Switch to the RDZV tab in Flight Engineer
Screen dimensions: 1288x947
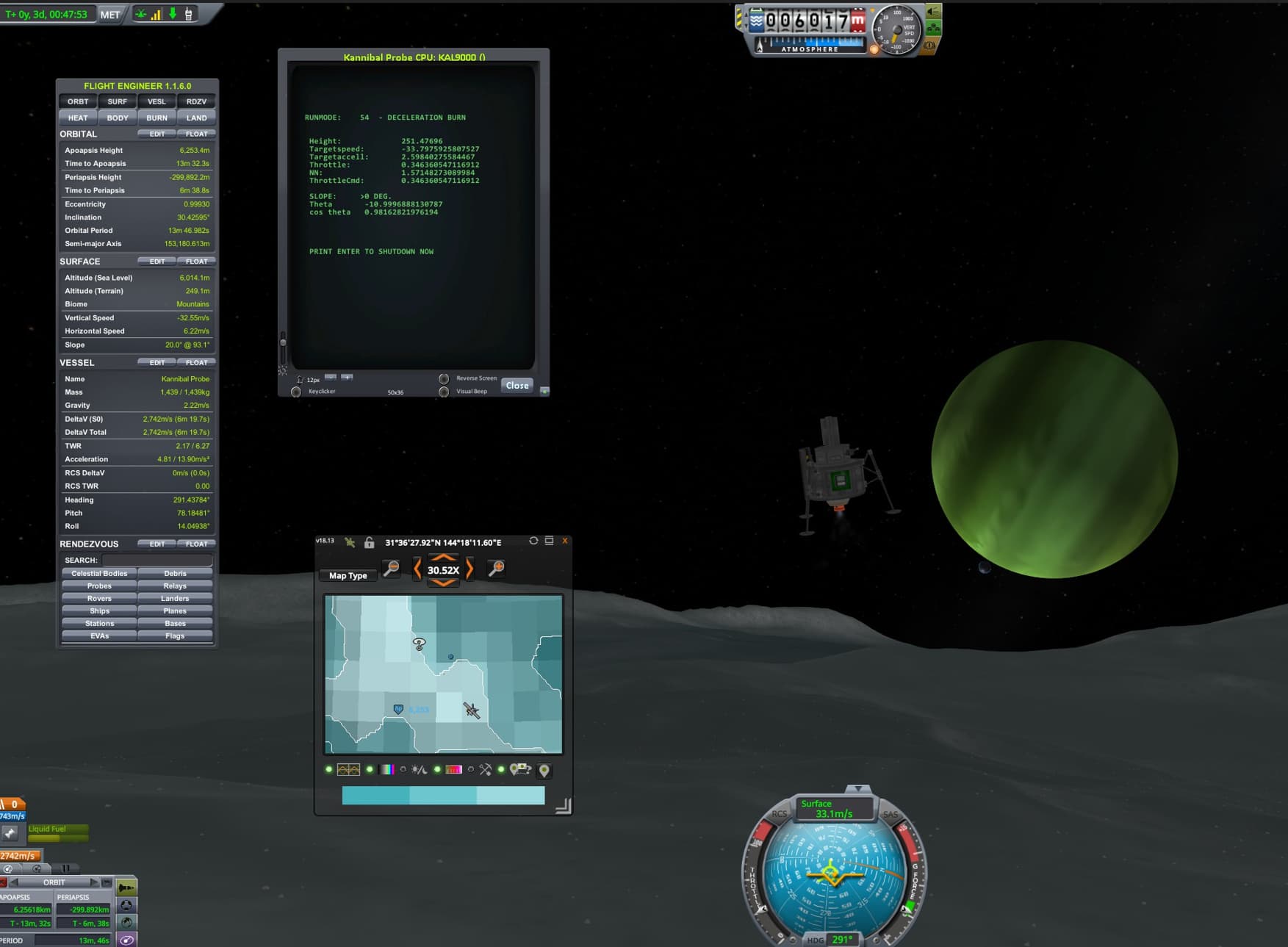click(x=196, y=101)
